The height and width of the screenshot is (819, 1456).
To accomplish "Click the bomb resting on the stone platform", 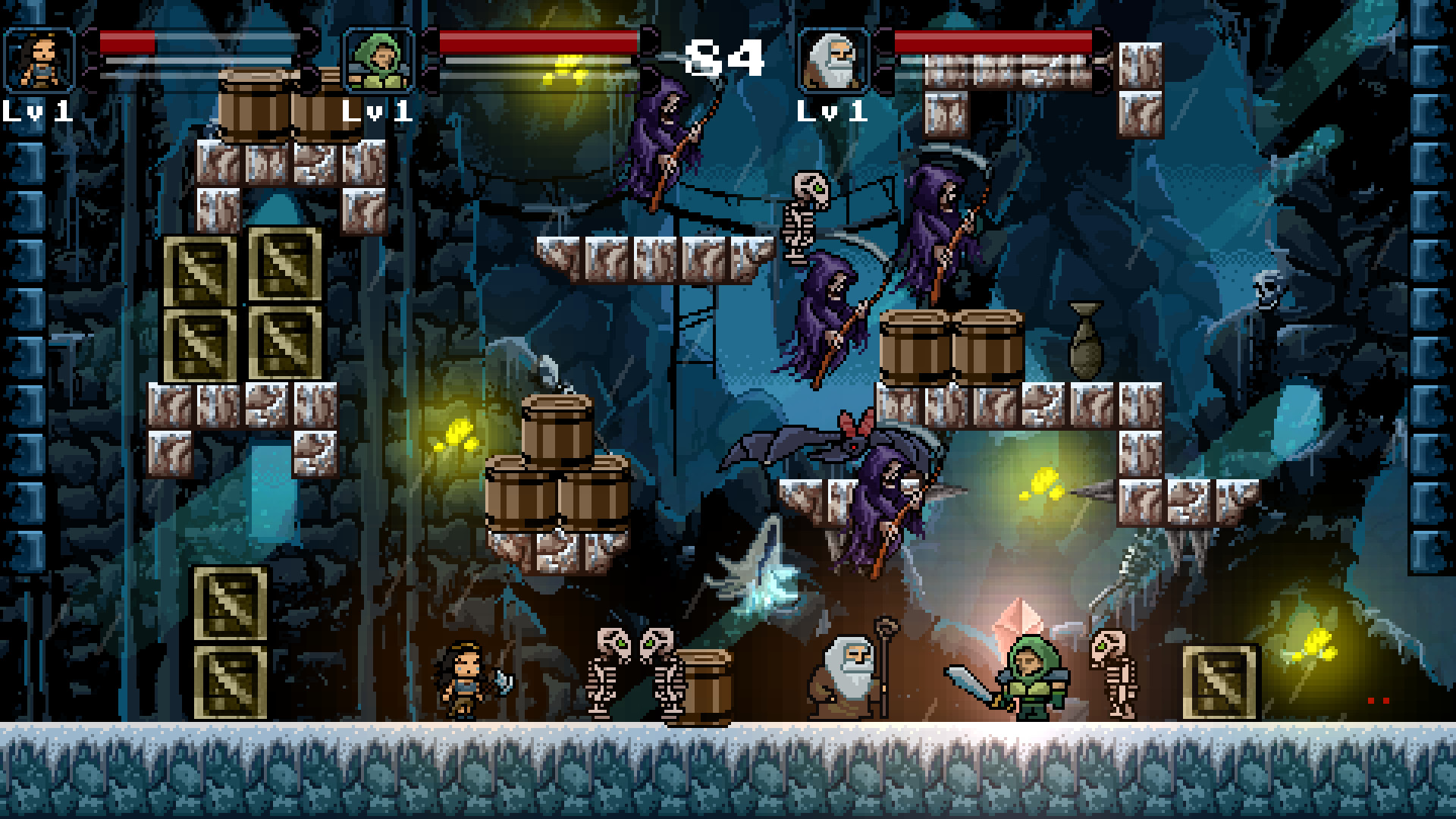I will click(1086, 341).
